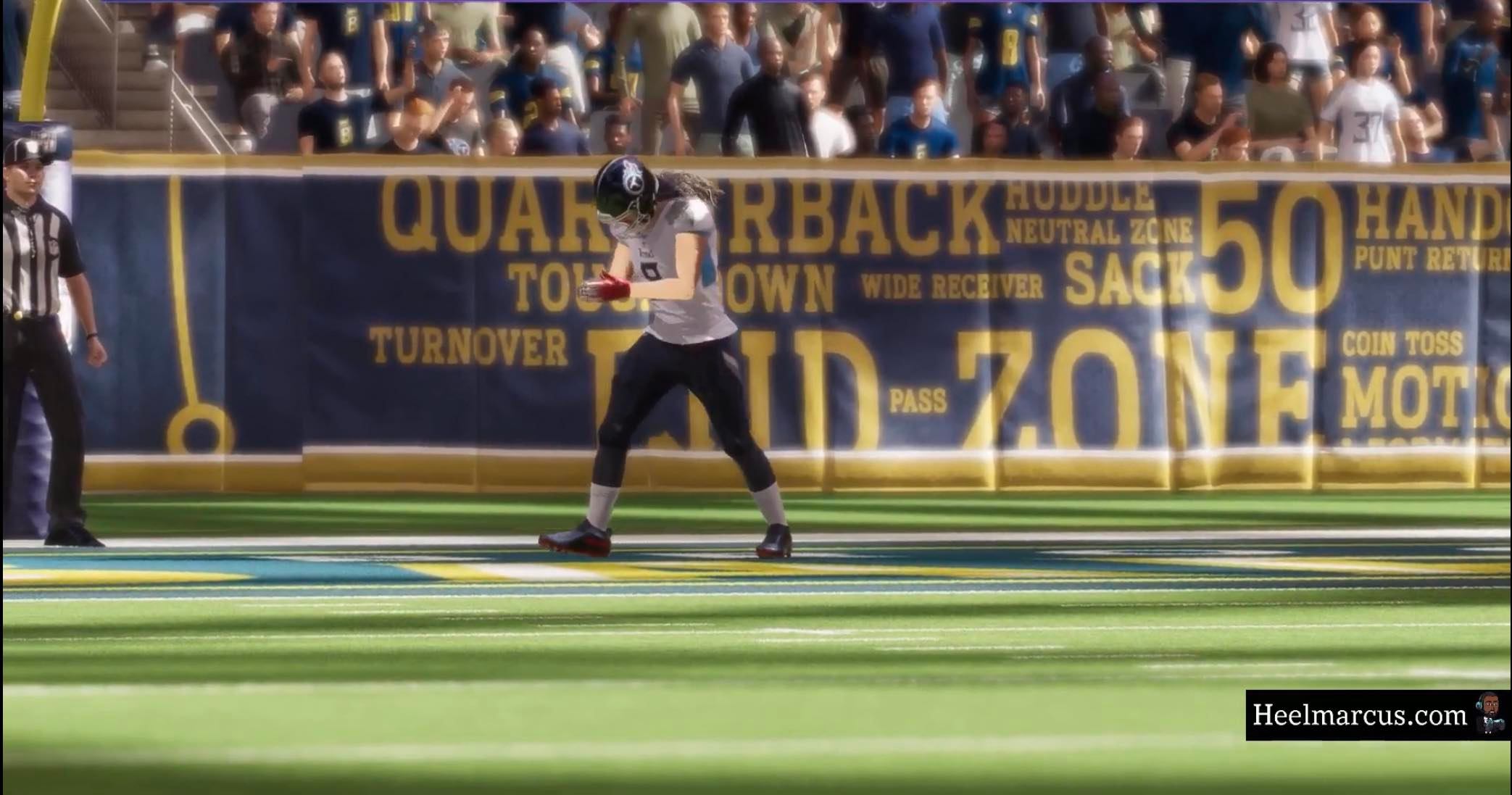Viewport: 1512px width, 795px height.
Task: Click the Heelmarcus.com watermark link
Action: [1359, 715]
